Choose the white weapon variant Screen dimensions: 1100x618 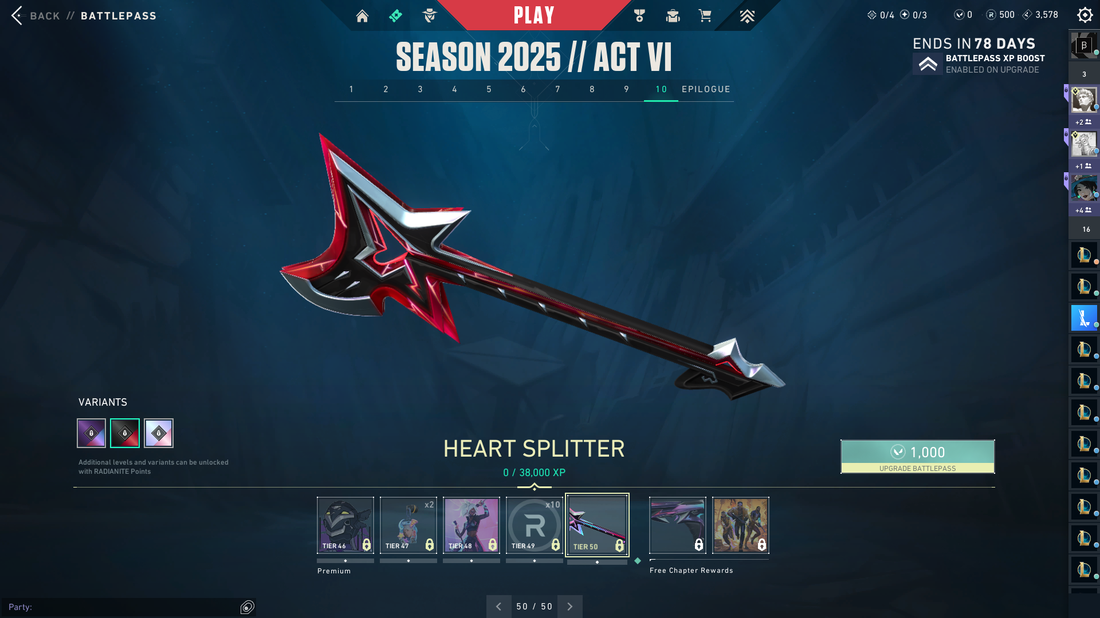(x=159, y=433)
